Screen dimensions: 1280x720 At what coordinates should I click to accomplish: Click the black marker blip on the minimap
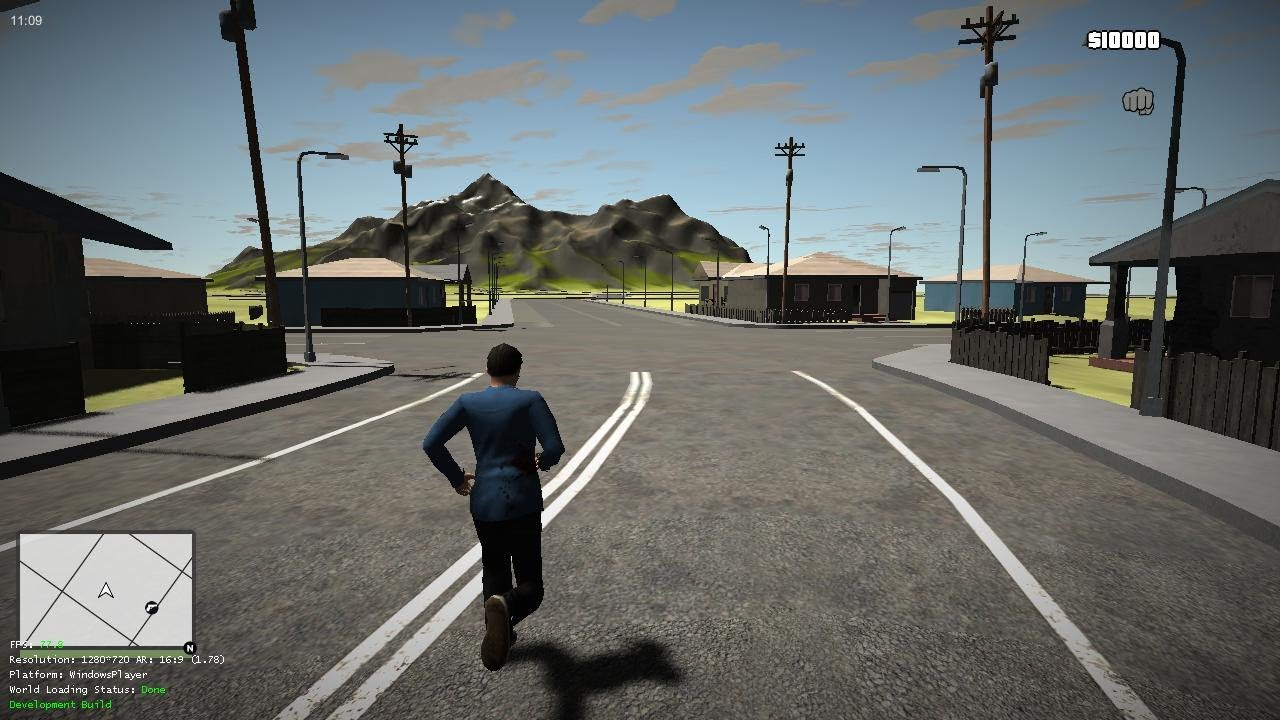[151, 607]
